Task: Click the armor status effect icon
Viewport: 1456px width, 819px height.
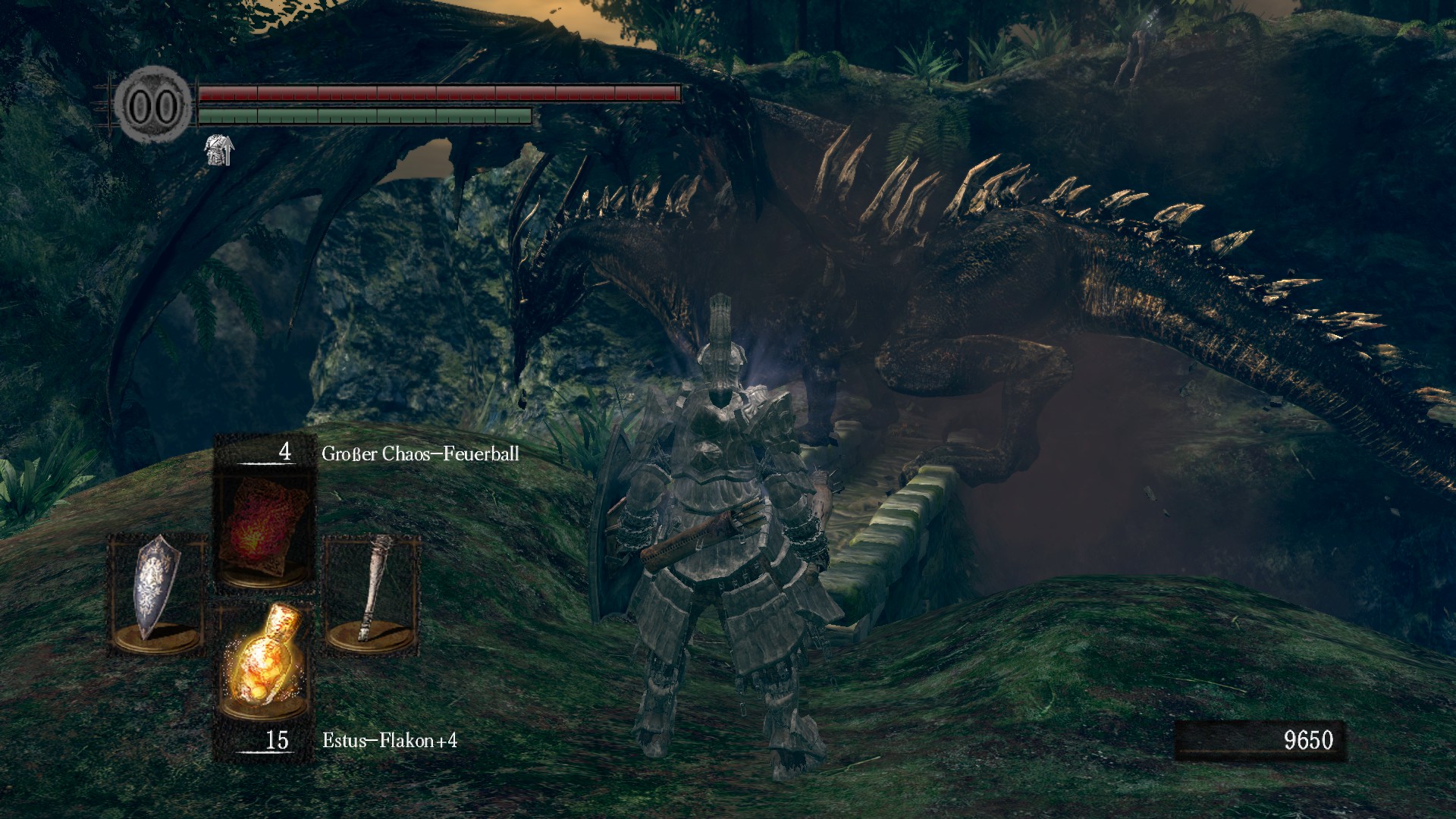Action: [x=220, y=149]
